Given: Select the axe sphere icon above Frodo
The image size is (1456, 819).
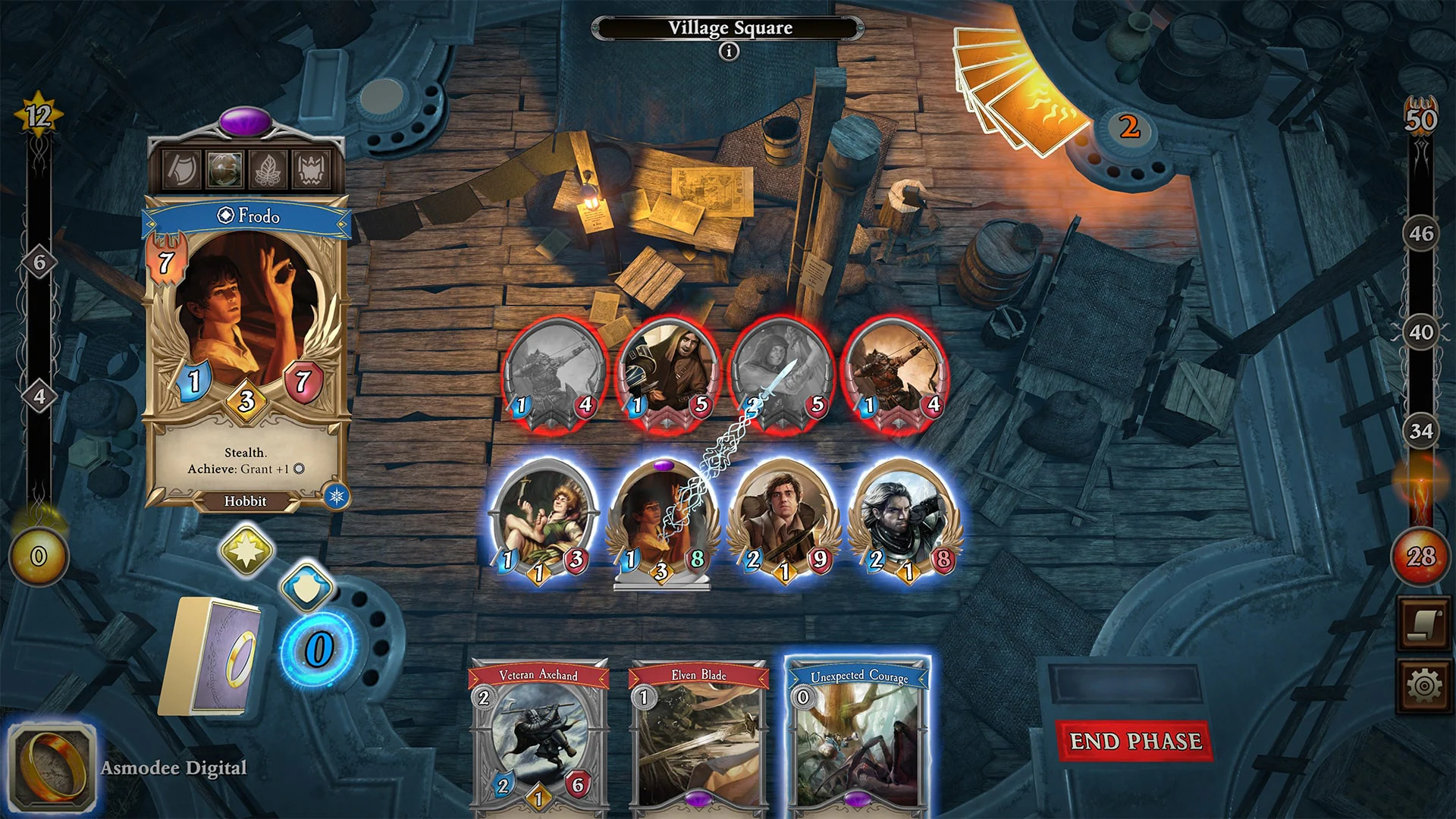Looking at the screenshot, I should pyautogui.click(x=180, y=170).
